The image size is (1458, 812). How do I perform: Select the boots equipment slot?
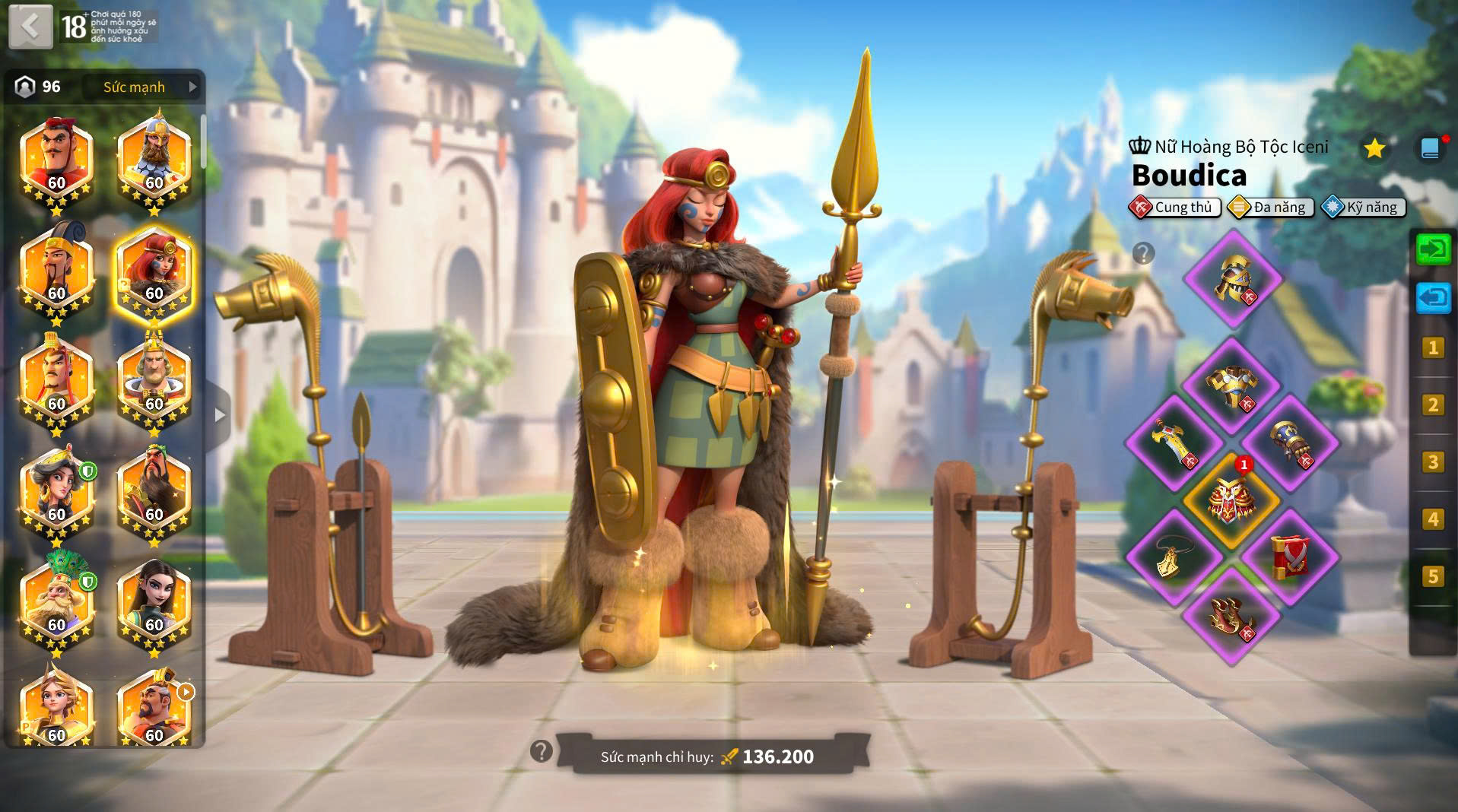1231,615
